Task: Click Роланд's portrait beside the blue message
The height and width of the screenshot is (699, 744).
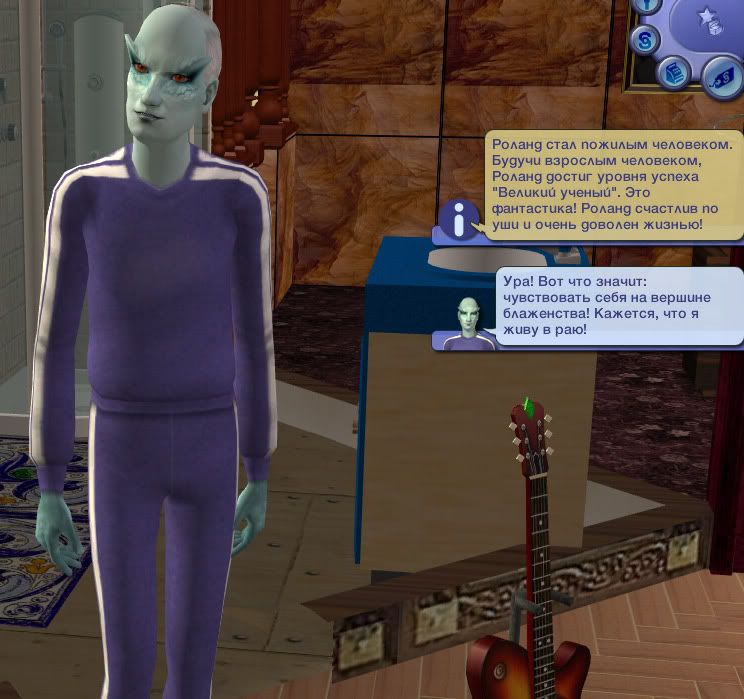Action: pos(464,321)
